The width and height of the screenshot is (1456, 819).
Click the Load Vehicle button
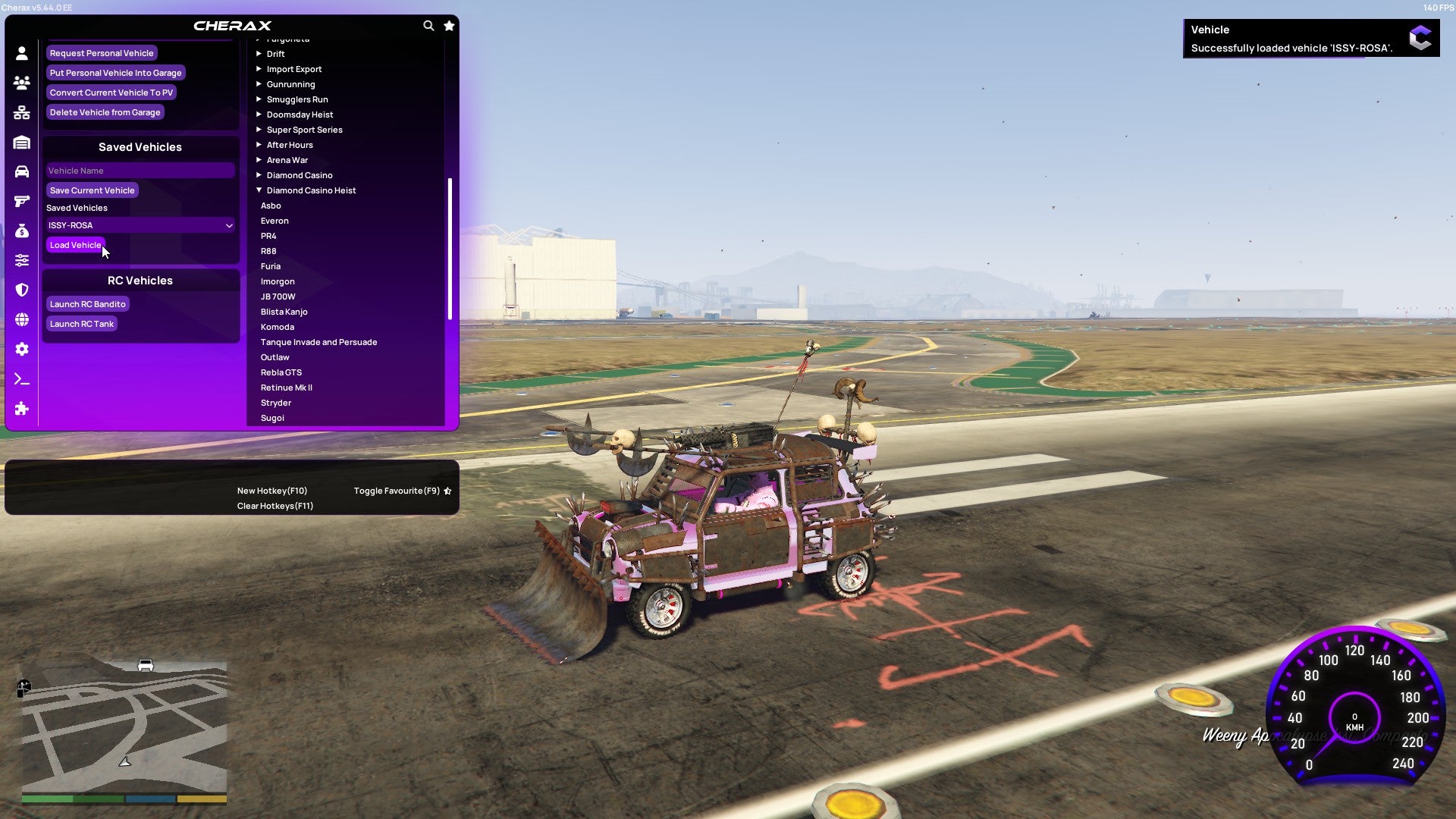tap(75, 245)
